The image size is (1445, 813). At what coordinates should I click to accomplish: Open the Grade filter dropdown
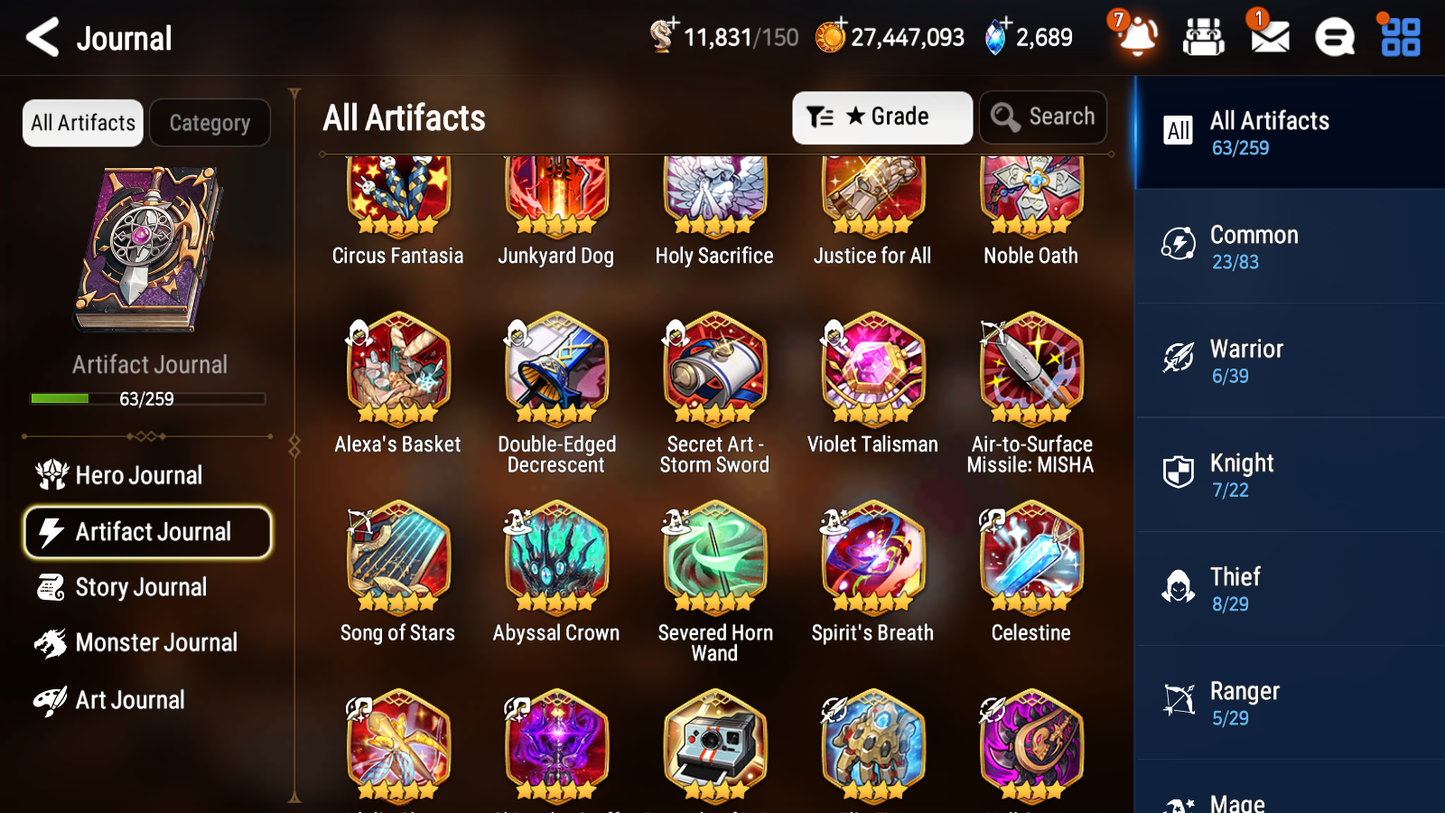point(882,117)
